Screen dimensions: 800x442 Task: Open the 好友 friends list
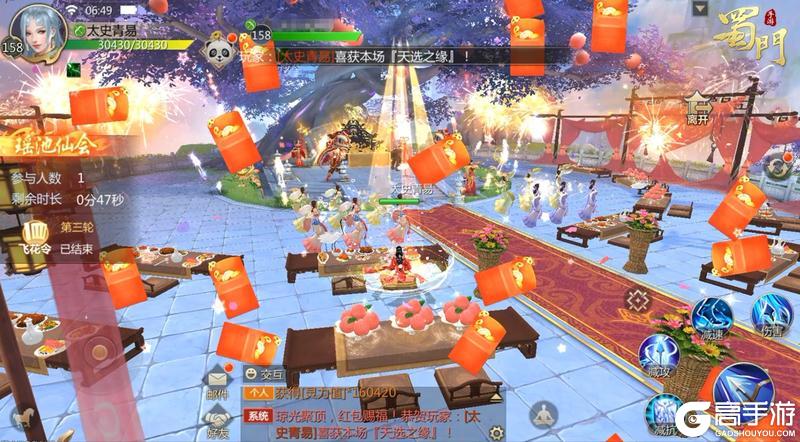[x=218, y=421]
